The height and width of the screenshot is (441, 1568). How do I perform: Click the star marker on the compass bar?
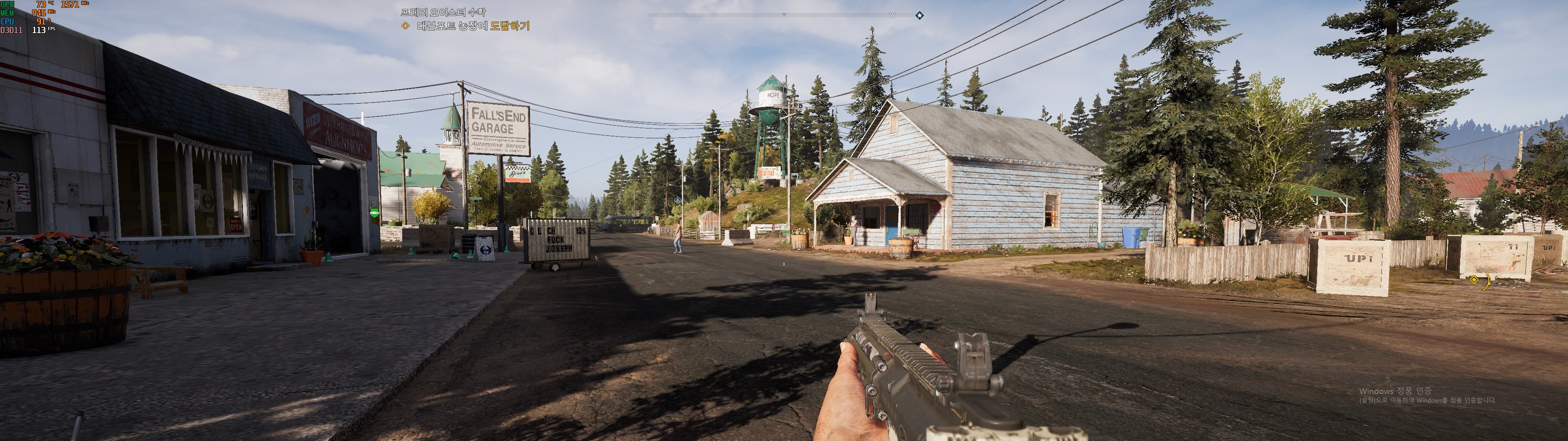pos(919,15)
